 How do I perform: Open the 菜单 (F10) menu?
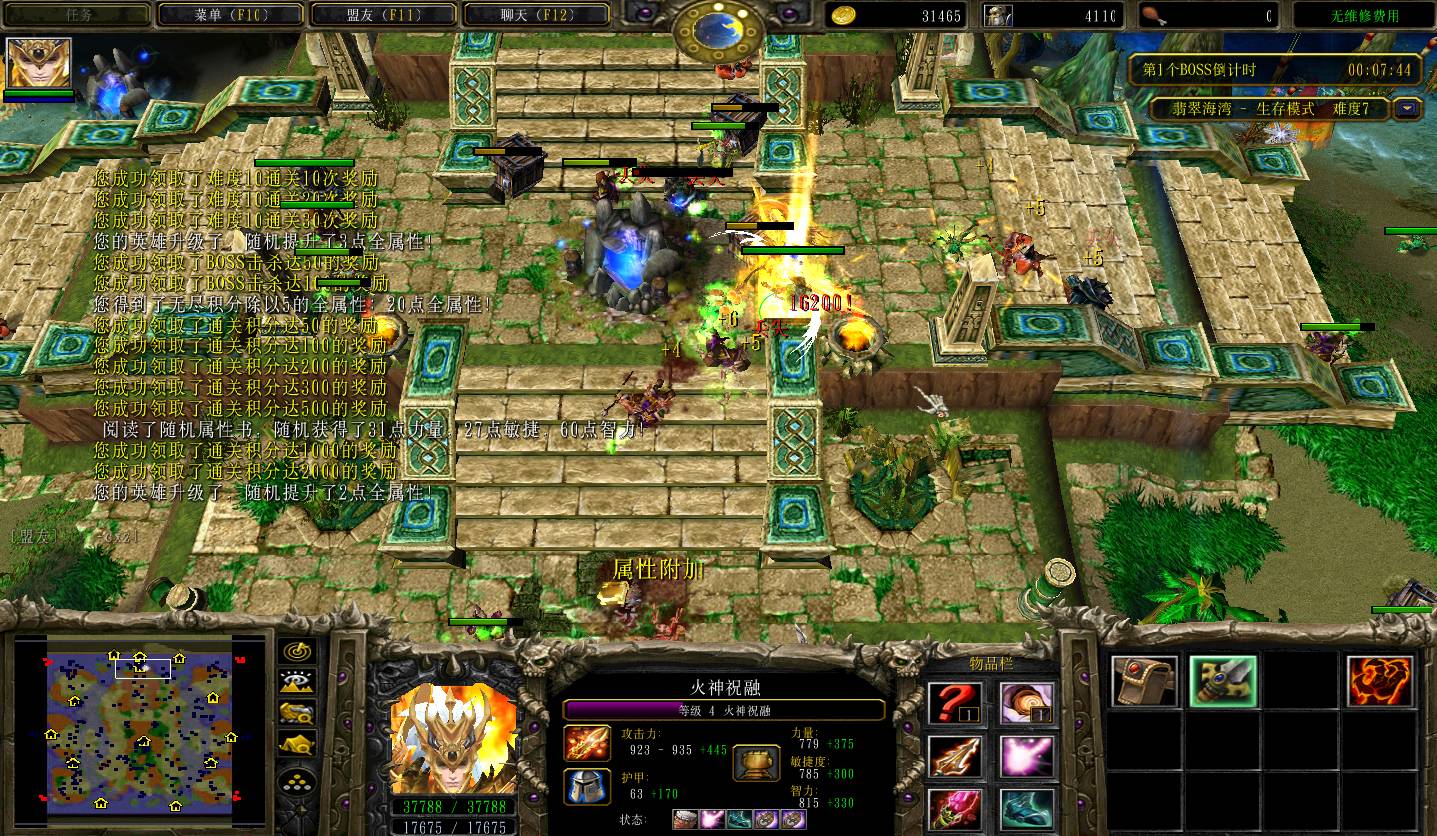point(231,15)
